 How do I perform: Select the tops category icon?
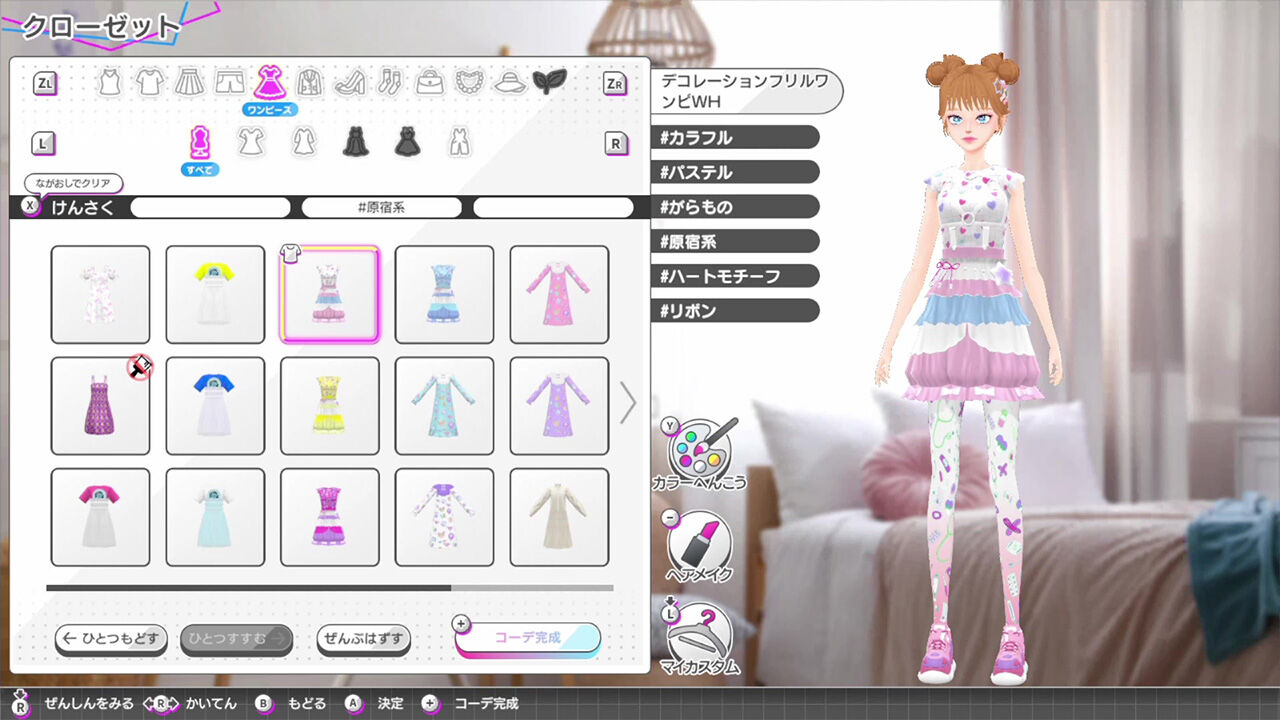coord(148,83)
